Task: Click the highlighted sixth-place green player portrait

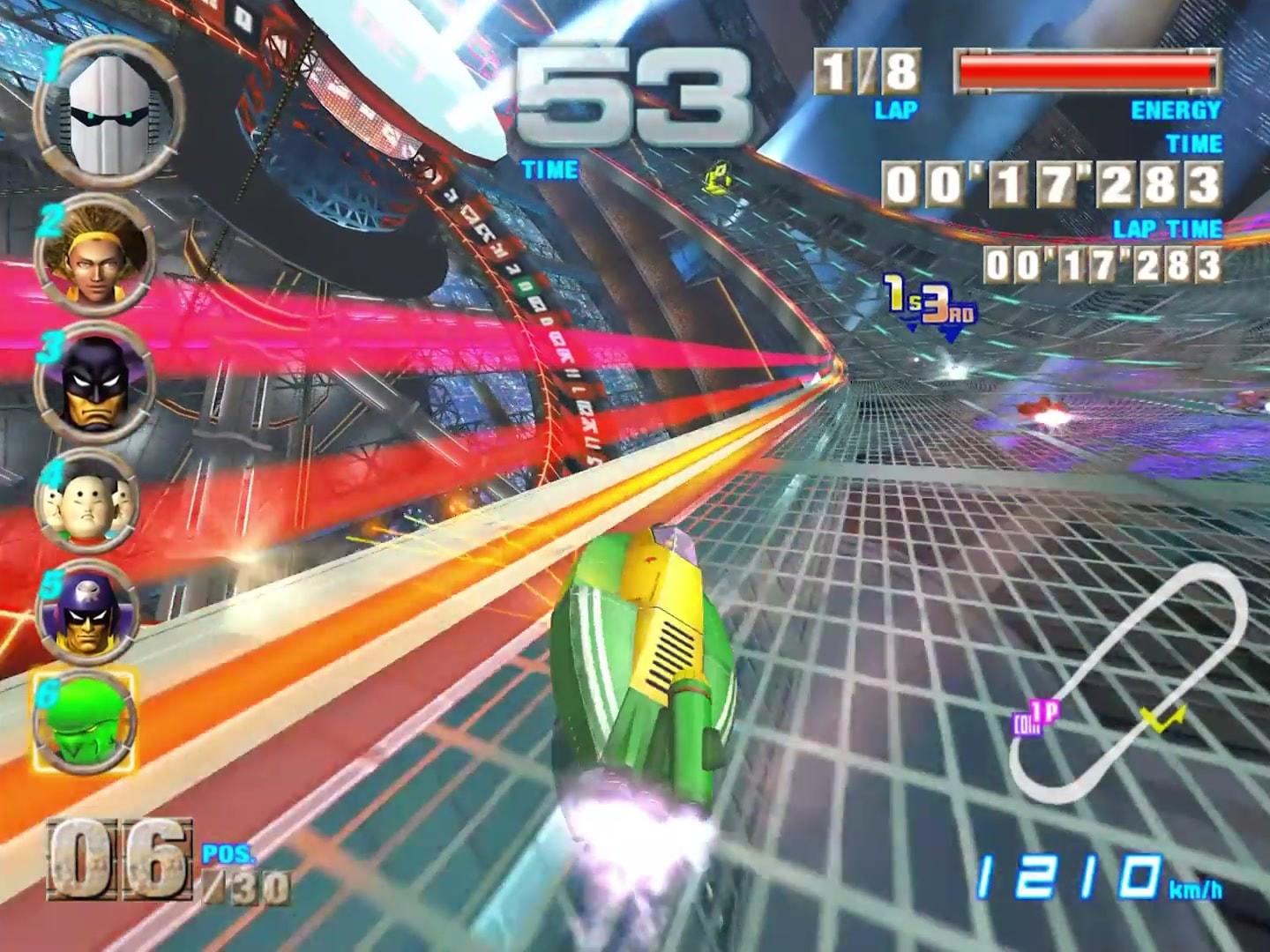Action: (85, 720)
